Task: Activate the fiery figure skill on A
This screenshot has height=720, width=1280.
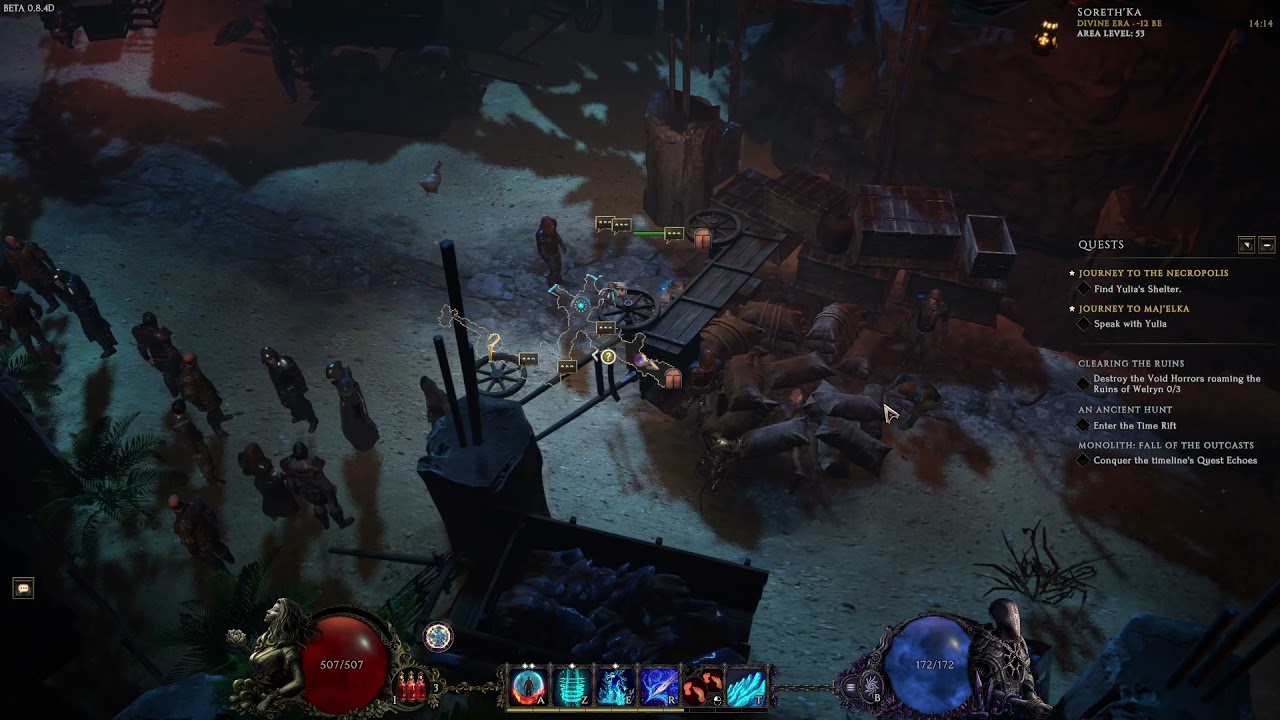Action: (528, 686)
